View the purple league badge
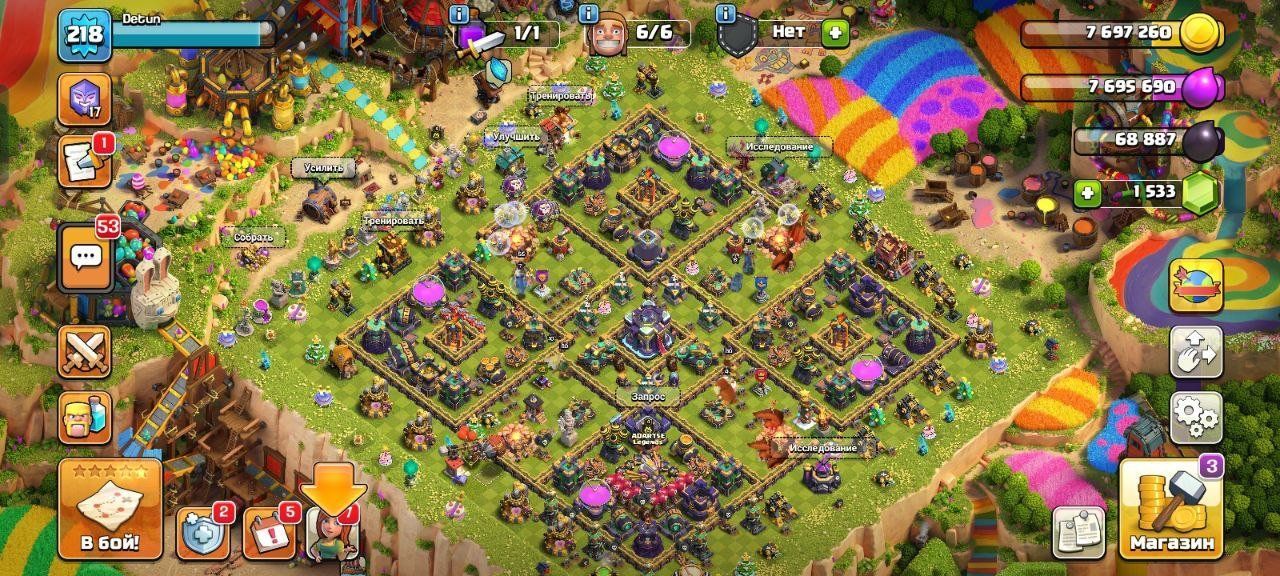 pyautogui.click(x=84, y=98)
